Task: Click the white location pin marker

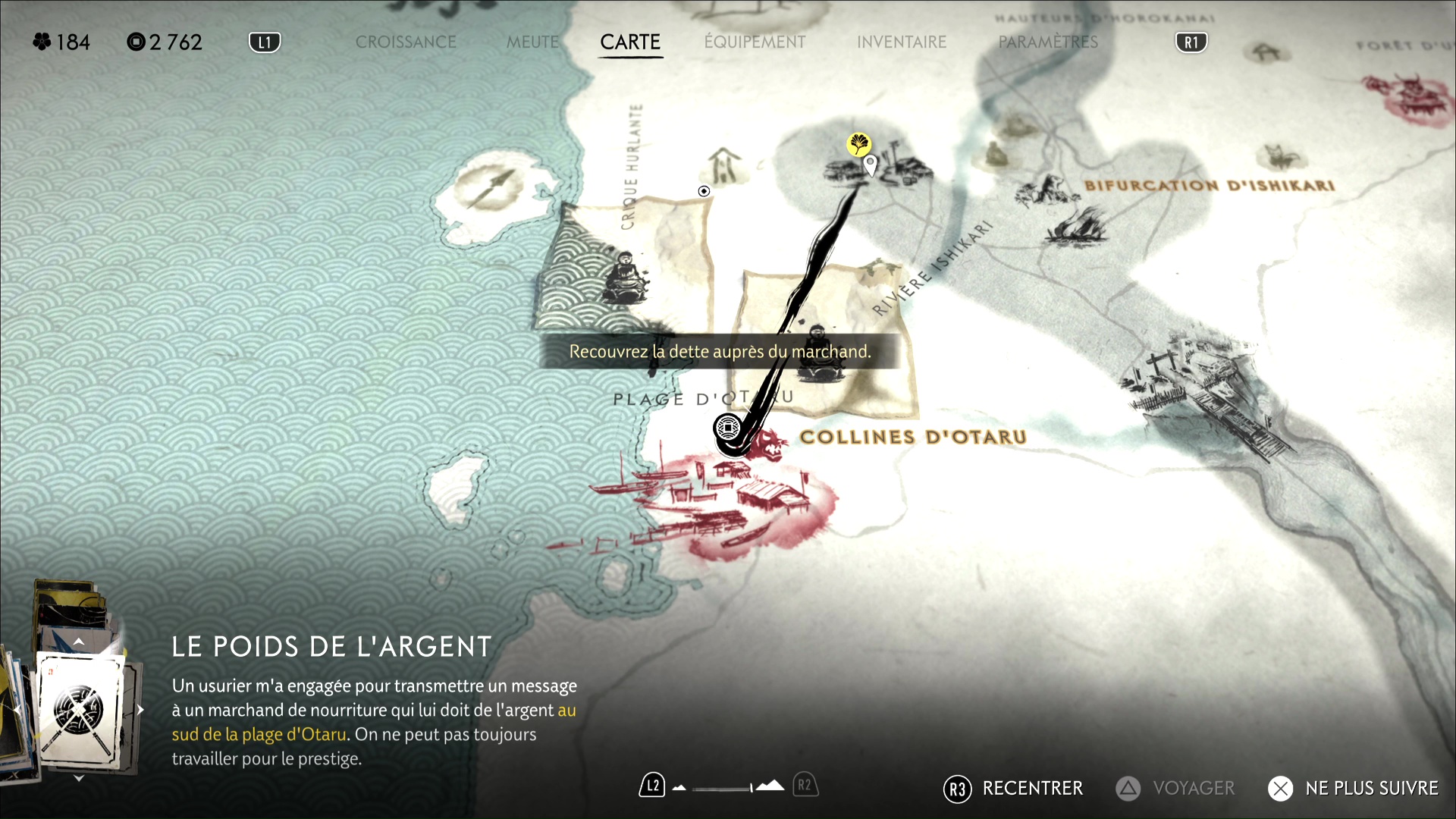Action: (871, 164)
